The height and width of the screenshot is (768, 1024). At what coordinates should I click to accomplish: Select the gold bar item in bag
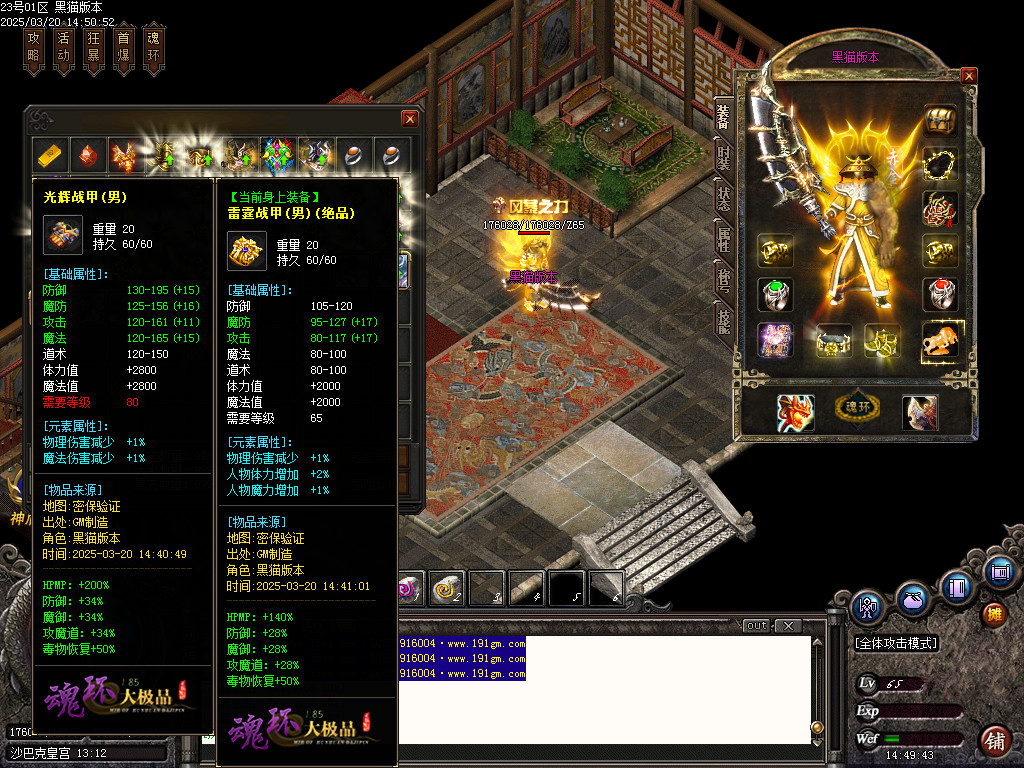tap(51, 156)
